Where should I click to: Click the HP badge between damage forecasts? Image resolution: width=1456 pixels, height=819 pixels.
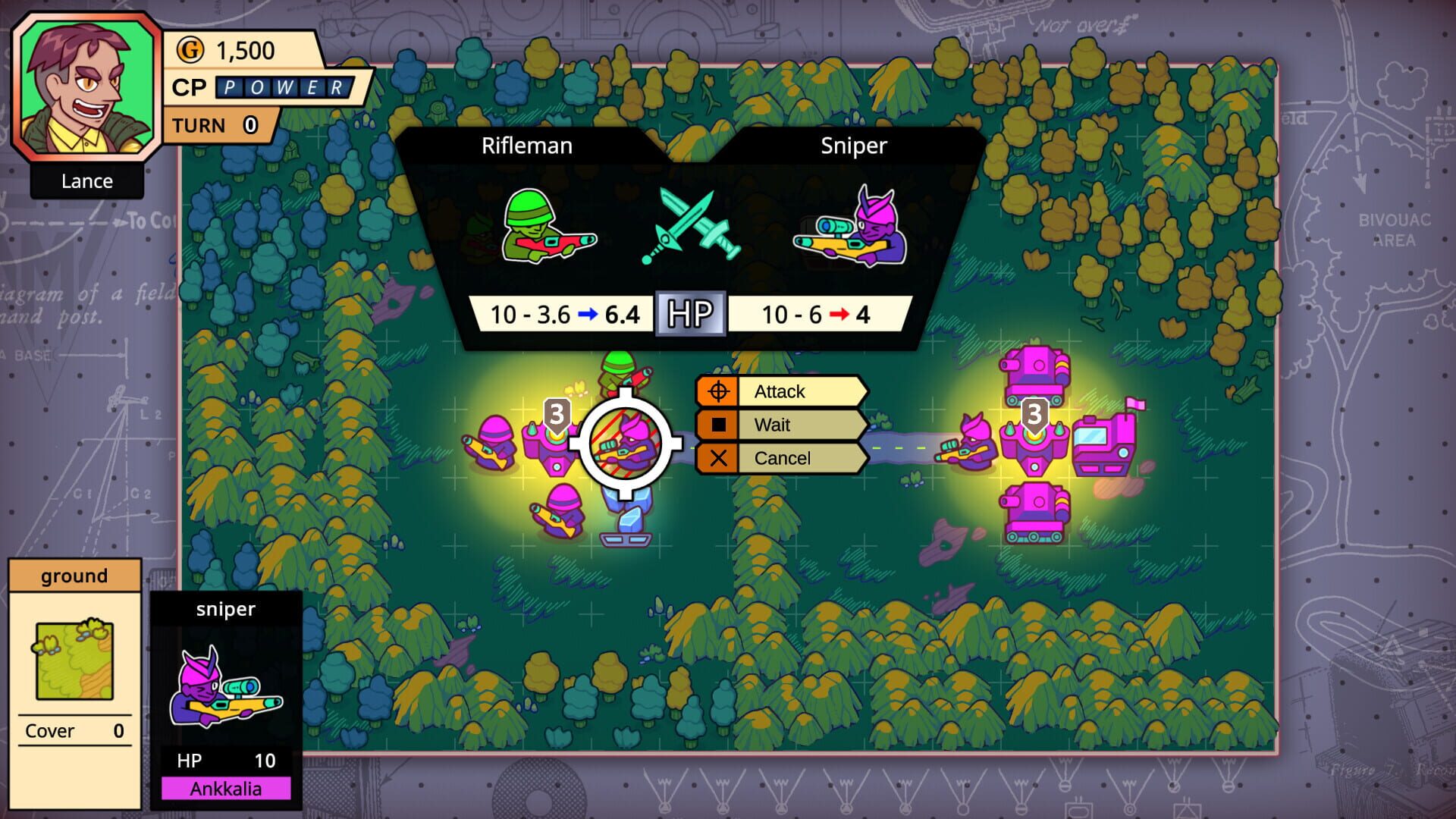691,312
